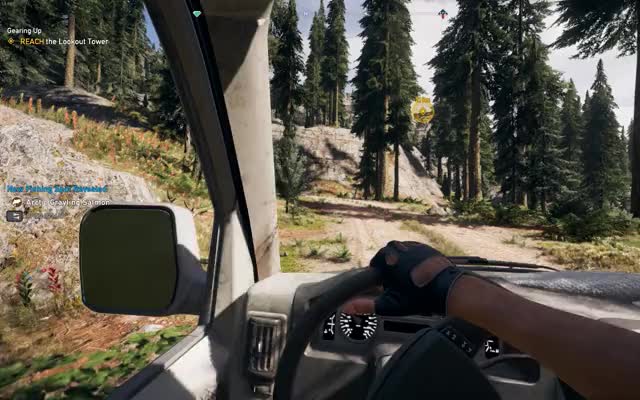Select the Lookout Tower objective tracker
The width and height of the screenshot is (640, 400).
pos(64,42)
